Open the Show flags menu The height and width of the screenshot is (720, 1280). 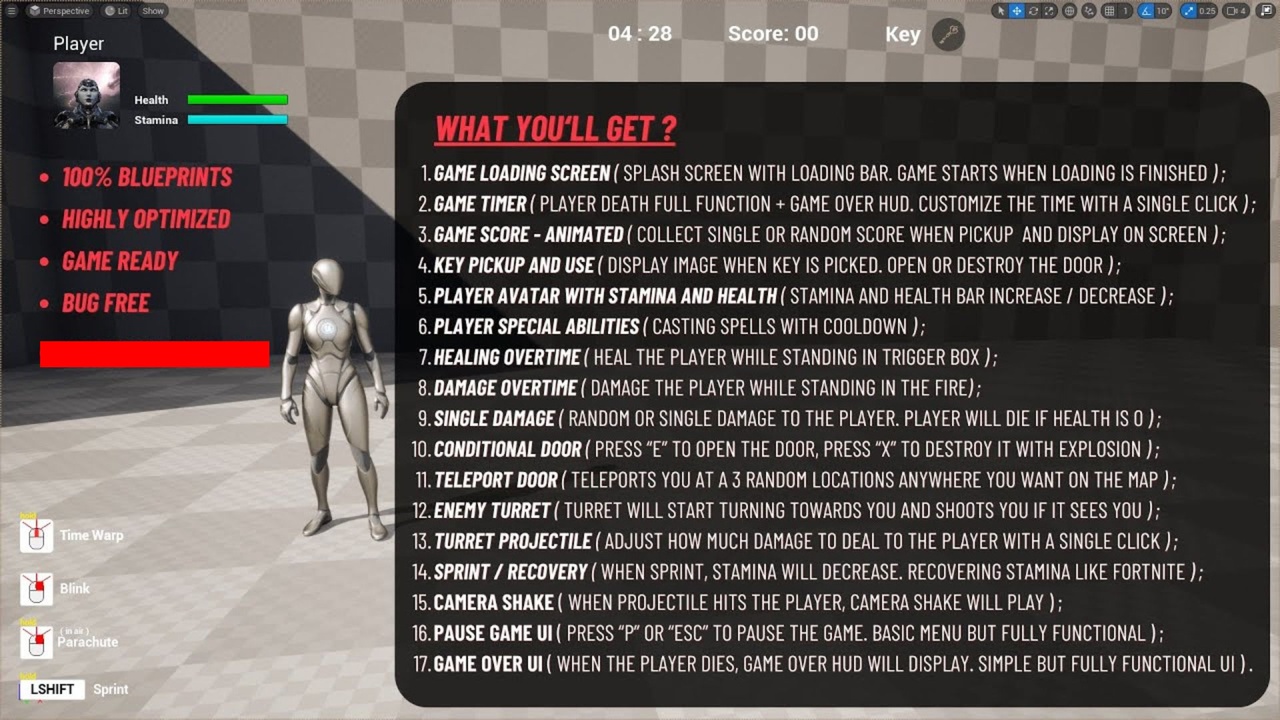(152, 11)
